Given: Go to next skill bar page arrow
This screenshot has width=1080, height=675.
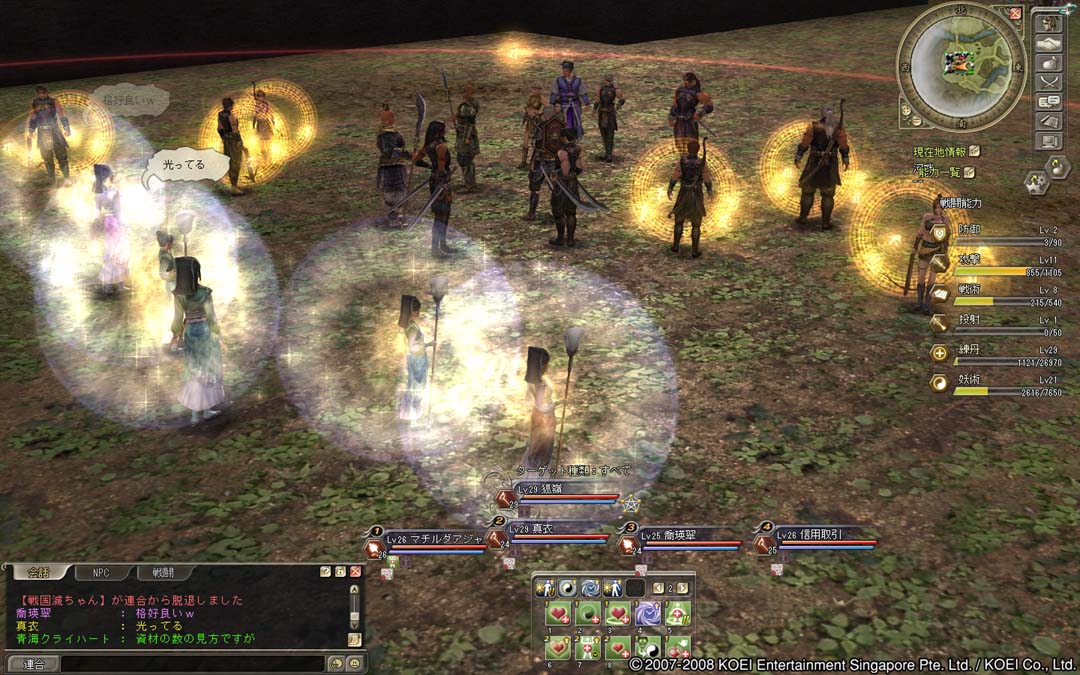Looking at the screenshot, I should (x=684, y=588).
